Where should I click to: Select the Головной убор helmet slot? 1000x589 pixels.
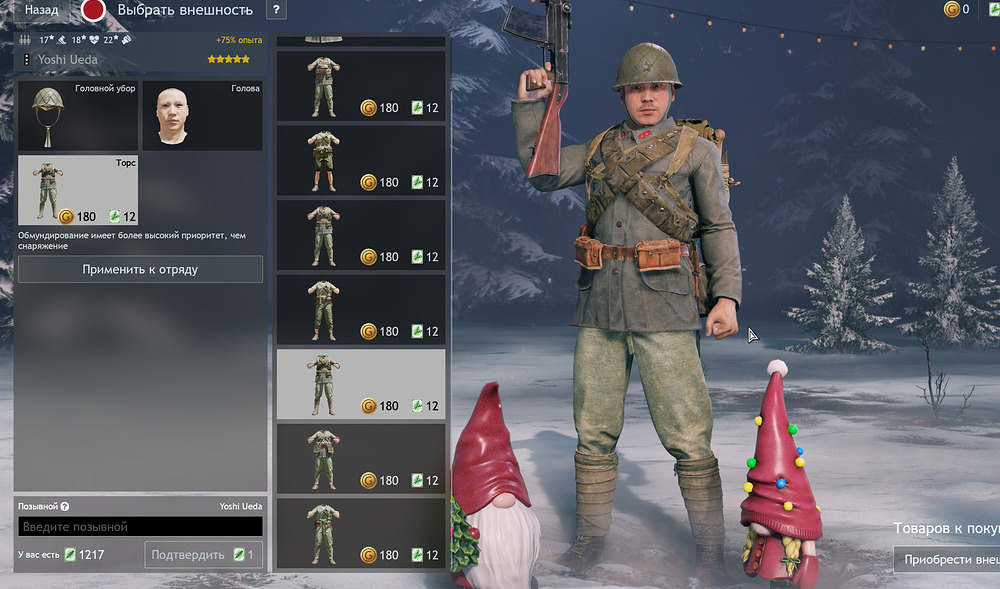click(x=78, y=116)
